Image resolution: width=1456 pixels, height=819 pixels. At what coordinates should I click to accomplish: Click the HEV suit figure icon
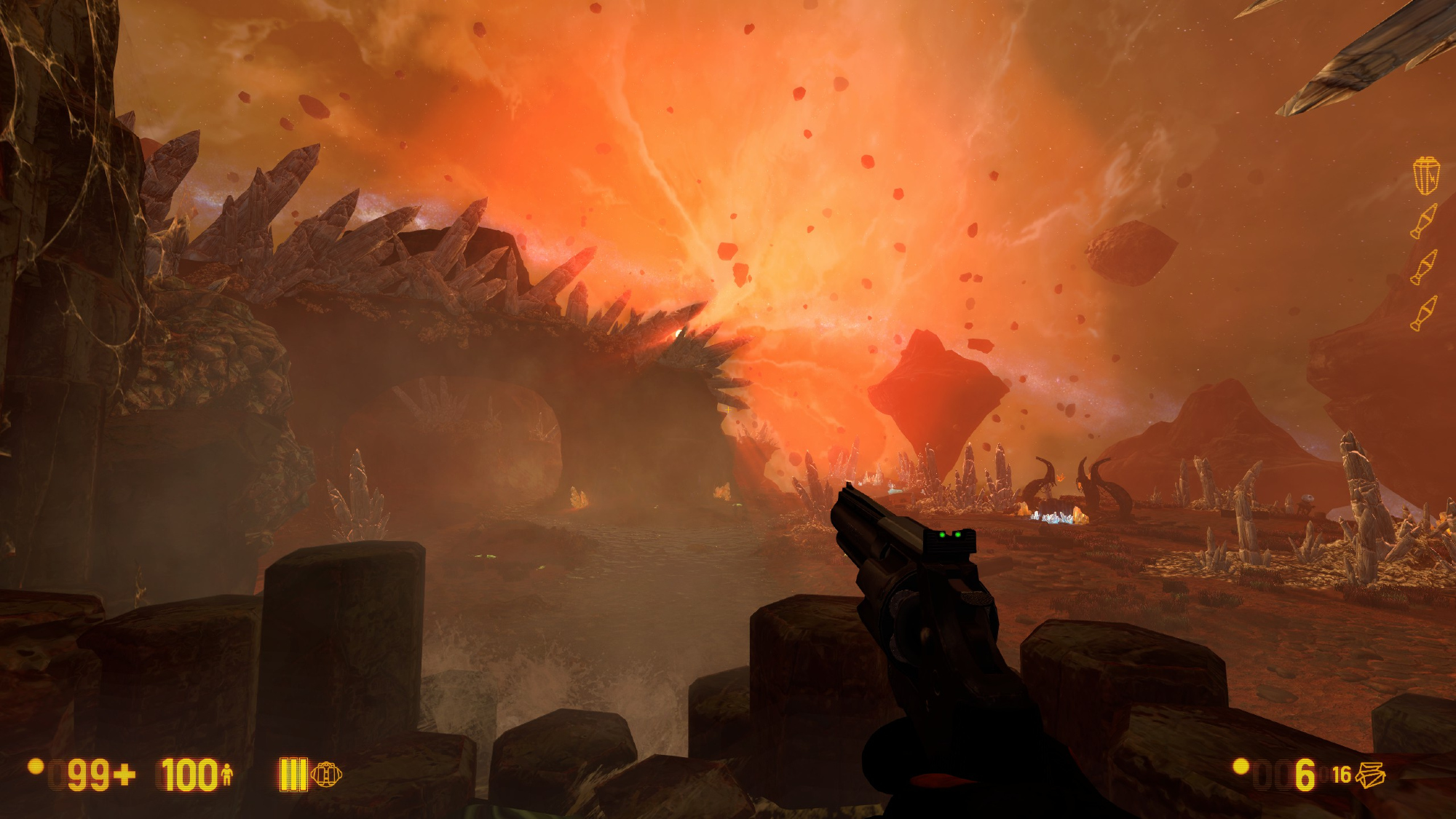226,775
